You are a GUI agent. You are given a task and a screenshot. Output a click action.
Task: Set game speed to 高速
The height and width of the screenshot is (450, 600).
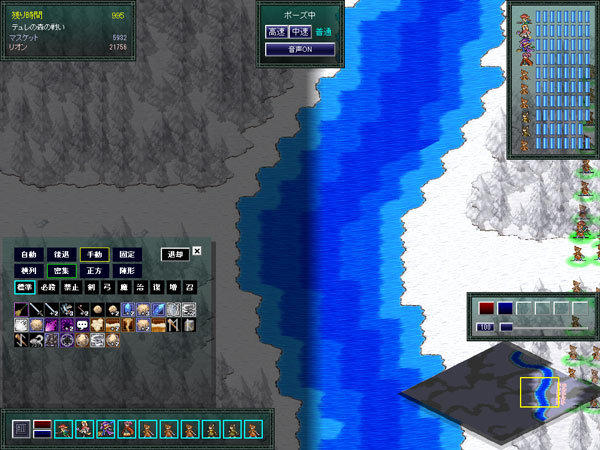276,32
